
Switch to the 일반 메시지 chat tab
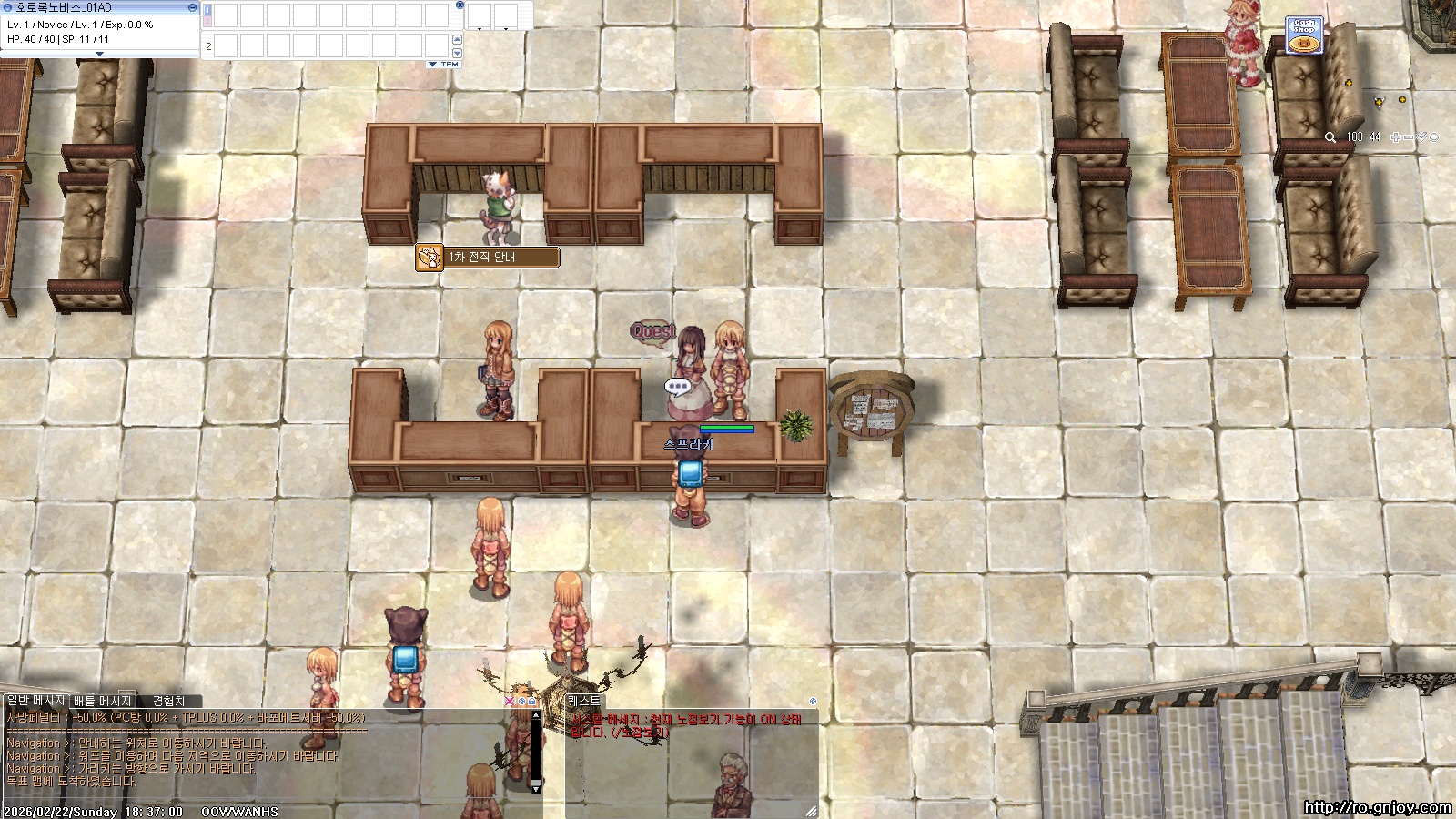(35, 701)
